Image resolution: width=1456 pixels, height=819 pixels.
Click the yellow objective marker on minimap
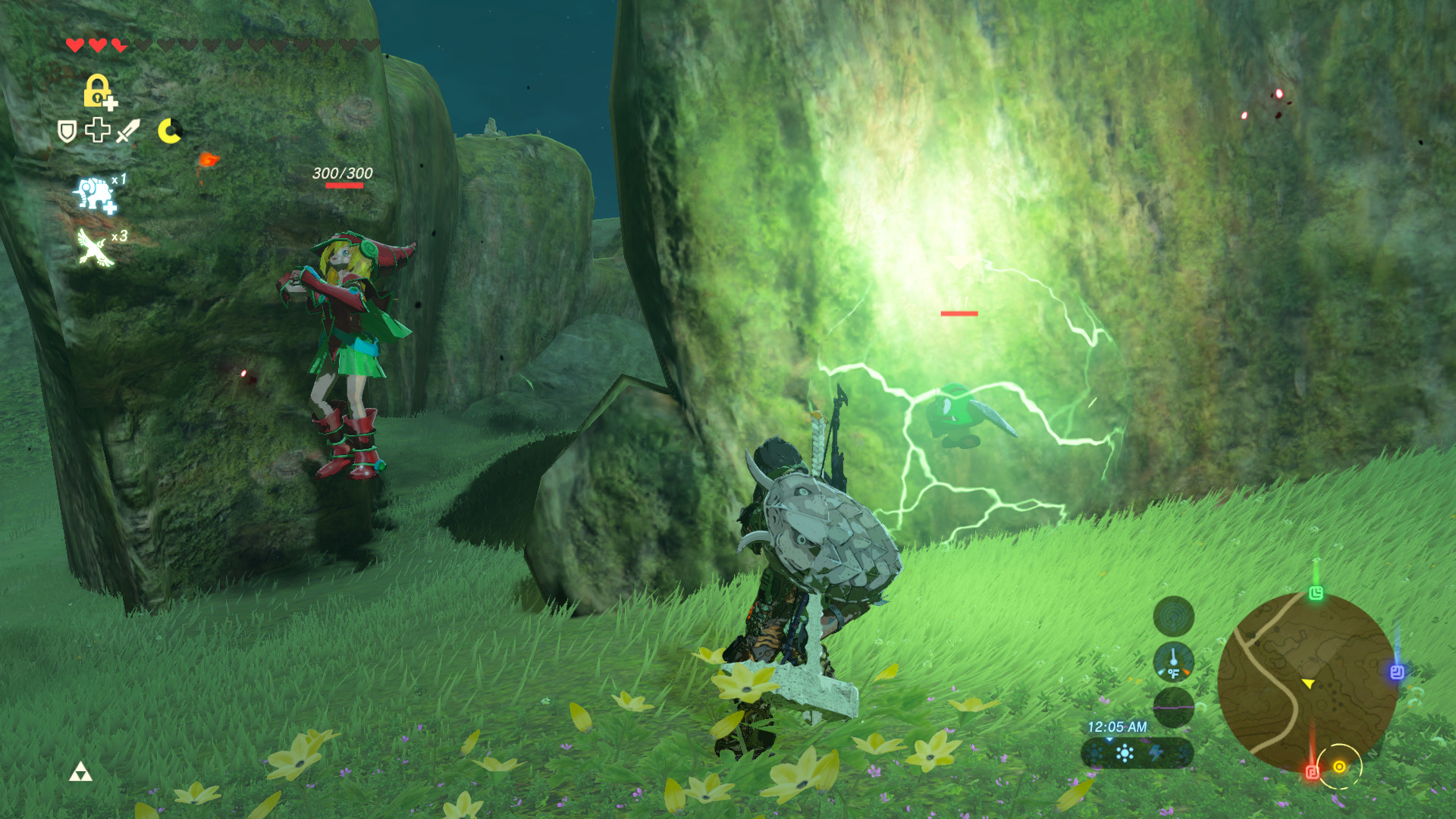click(1339, 767)
